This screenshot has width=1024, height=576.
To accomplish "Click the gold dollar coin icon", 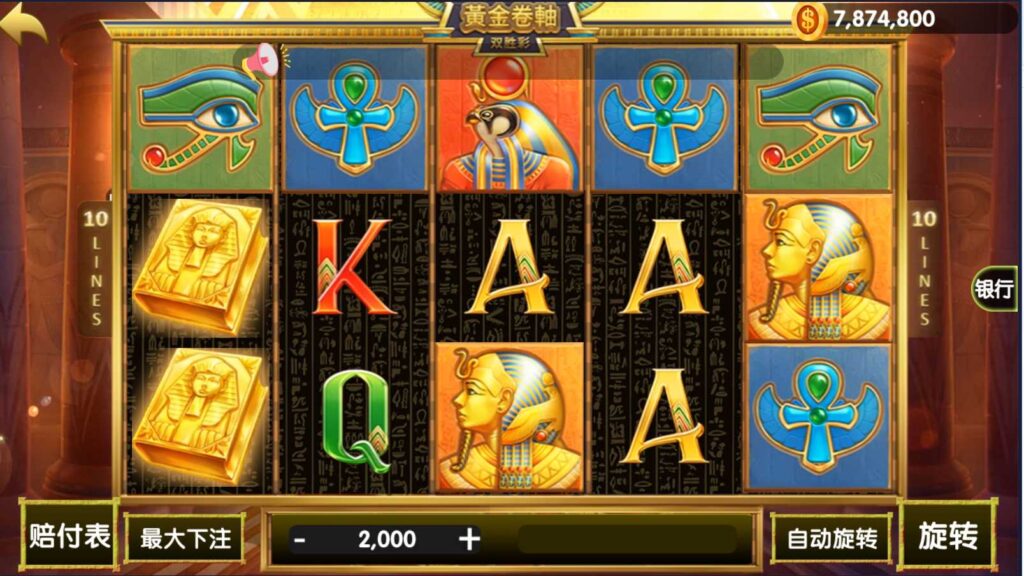I will [x=809, y=18].
